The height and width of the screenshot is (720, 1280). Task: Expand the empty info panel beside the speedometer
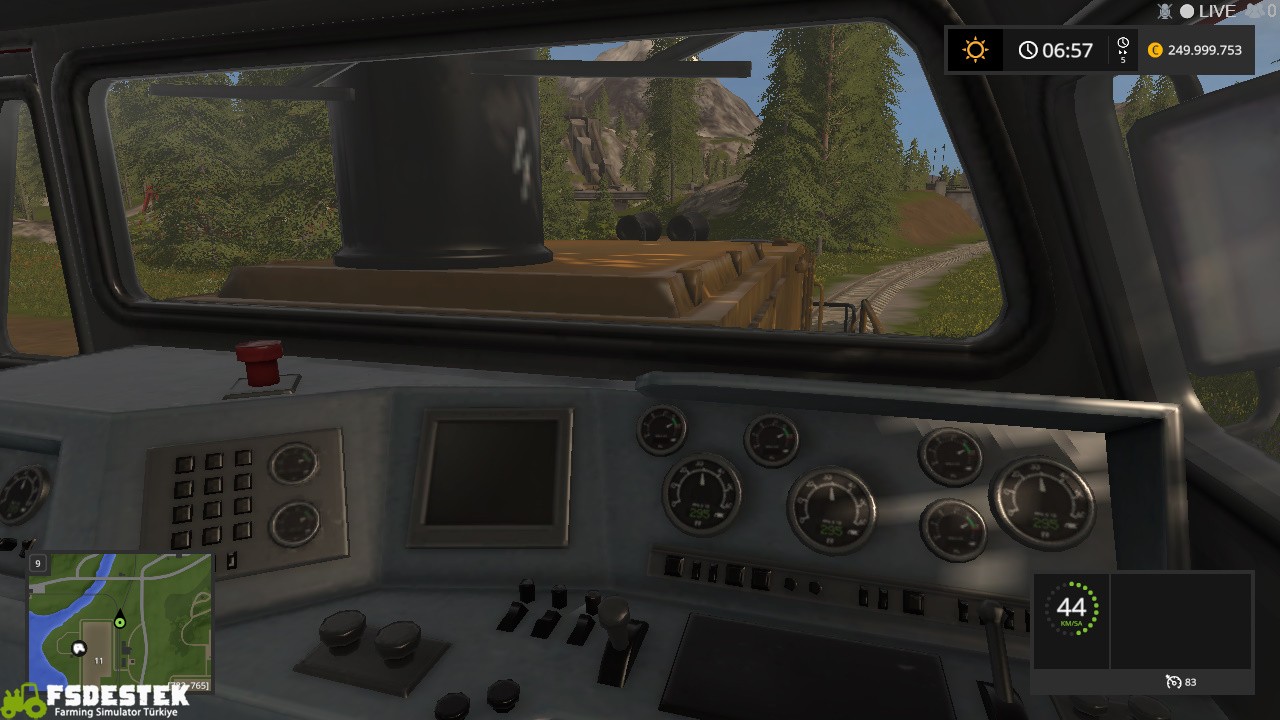click(1180, 617)
